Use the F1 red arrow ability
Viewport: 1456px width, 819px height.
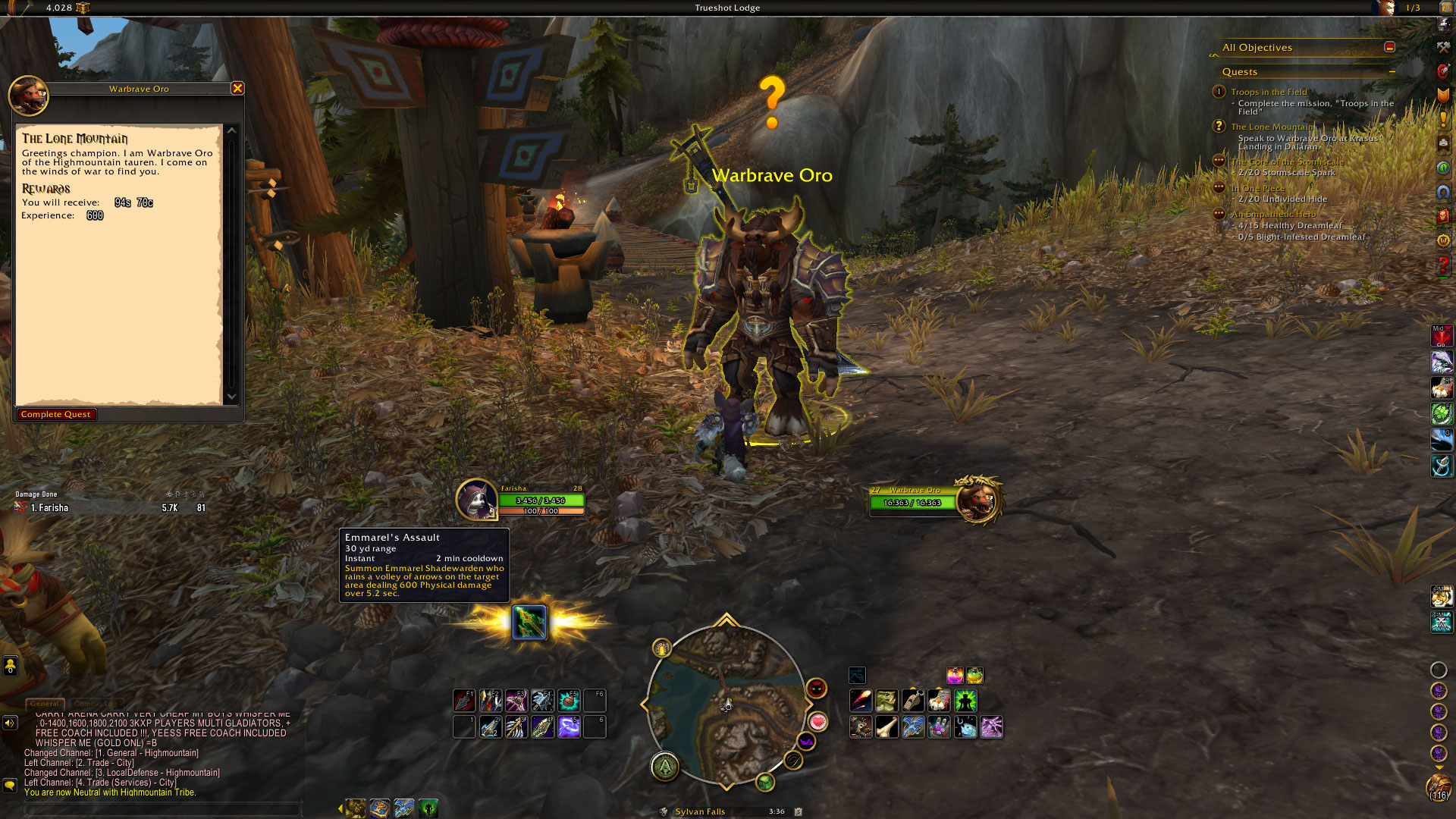click(464, 700)
